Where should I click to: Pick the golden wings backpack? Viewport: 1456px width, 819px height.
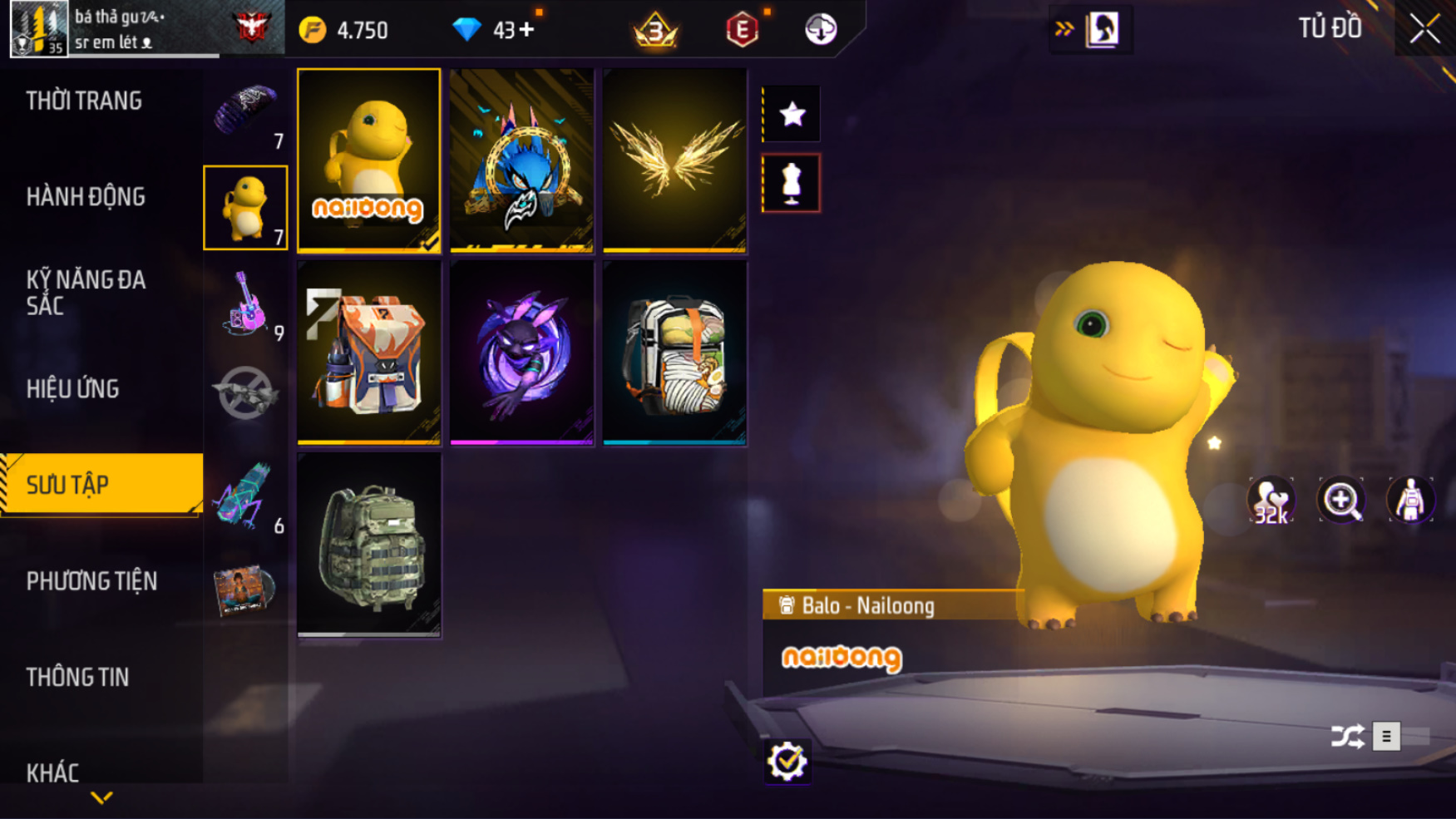[674, 160]
